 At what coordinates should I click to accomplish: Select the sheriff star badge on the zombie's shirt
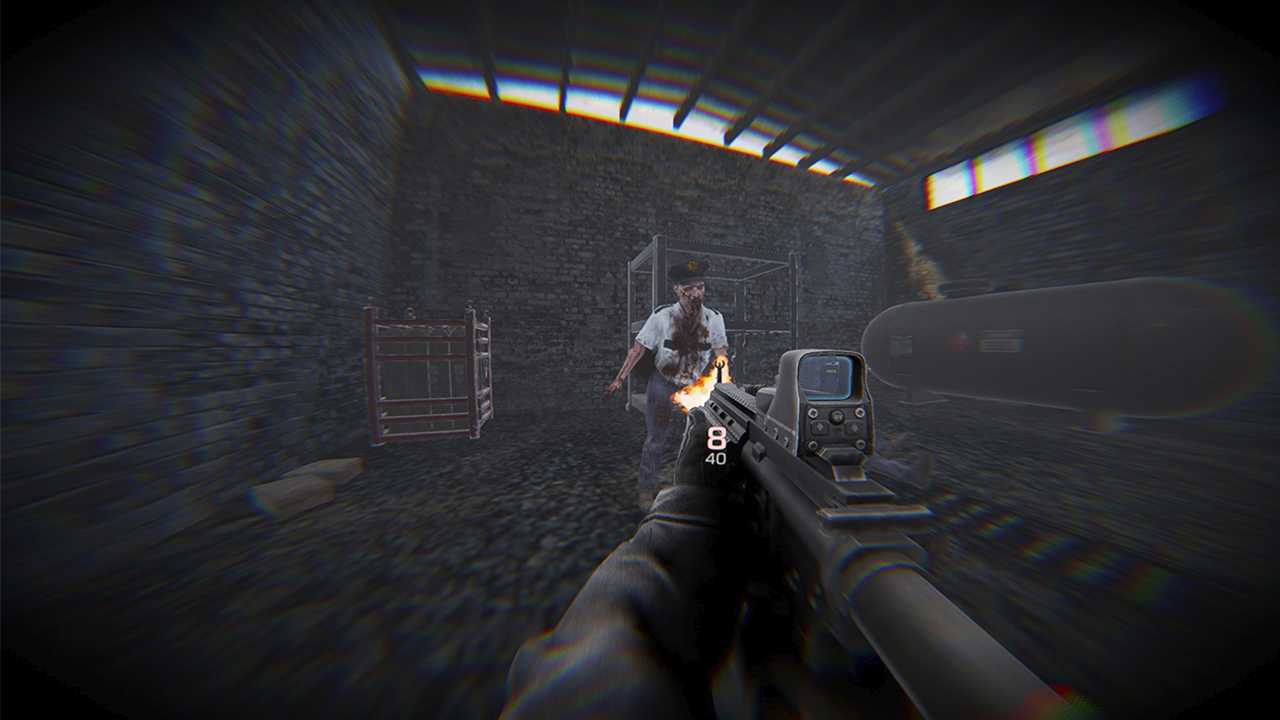pyautogui.click(x=705, y=332)
